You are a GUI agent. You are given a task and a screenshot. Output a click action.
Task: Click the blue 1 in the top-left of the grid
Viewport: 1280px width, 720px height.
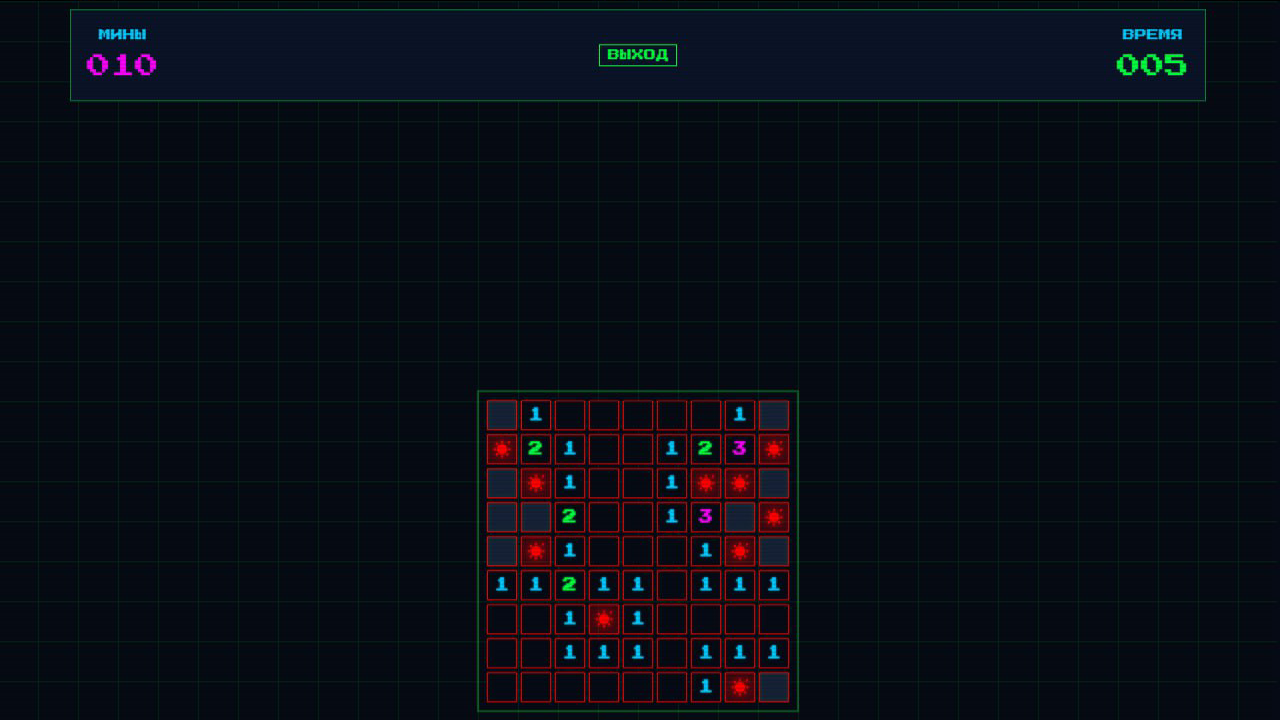pyautogui.click(x=535, y=415)
